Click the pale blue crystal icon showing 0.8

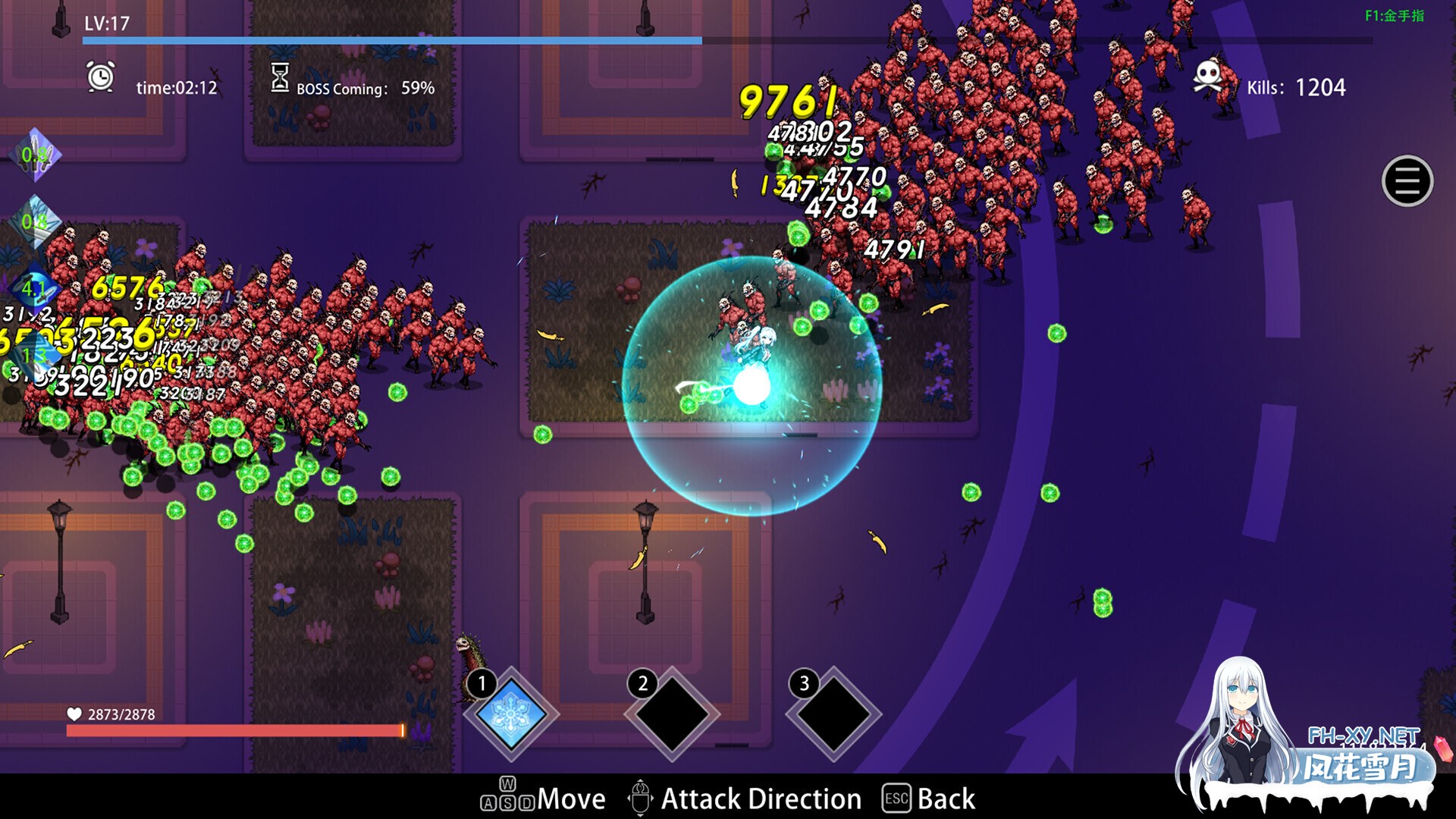click(35, 221)
